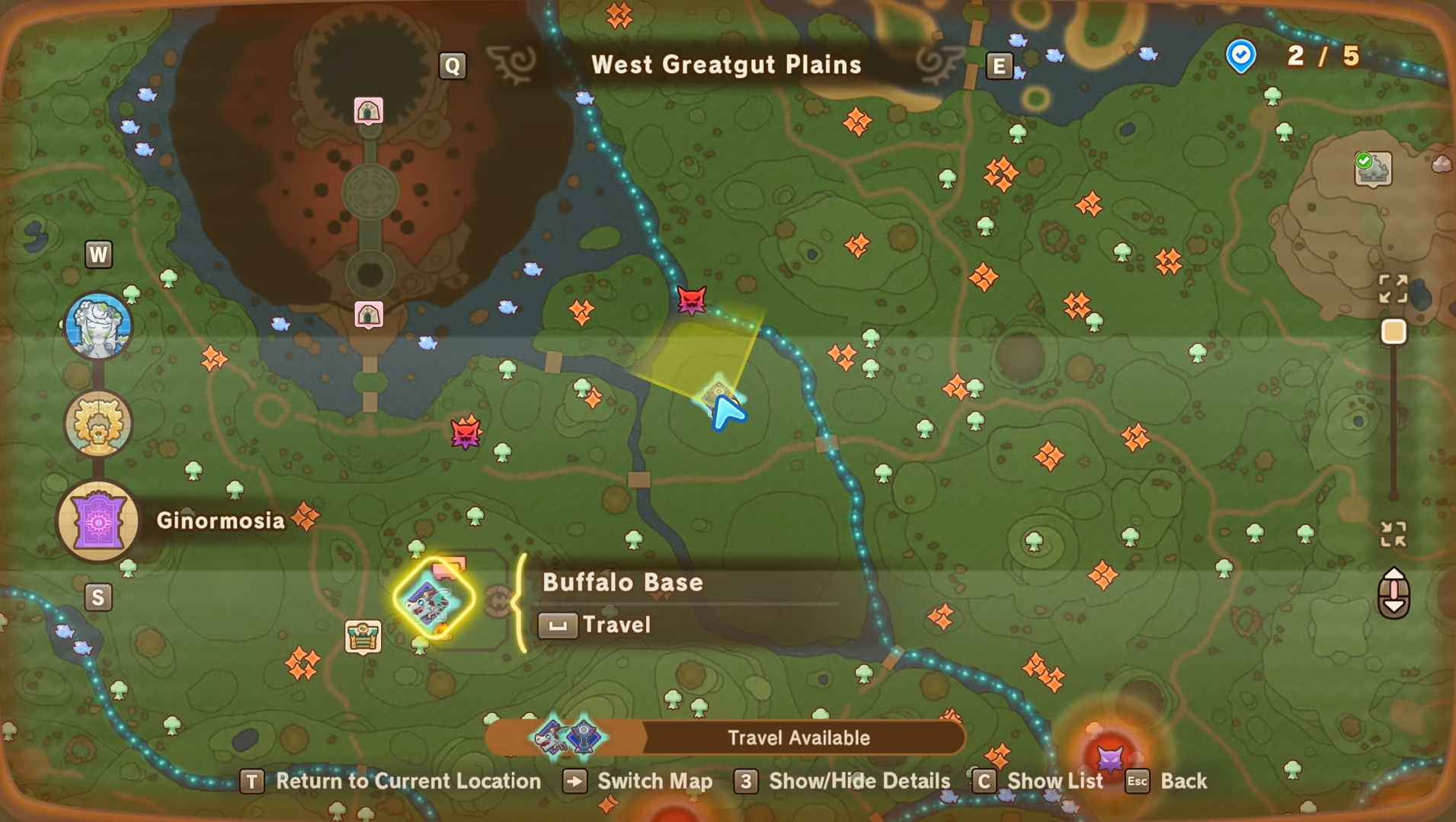Choose the golden tree map icon
Viewport: 1456px width, 822px height.
pyautogui.click(x=98, y=424)
